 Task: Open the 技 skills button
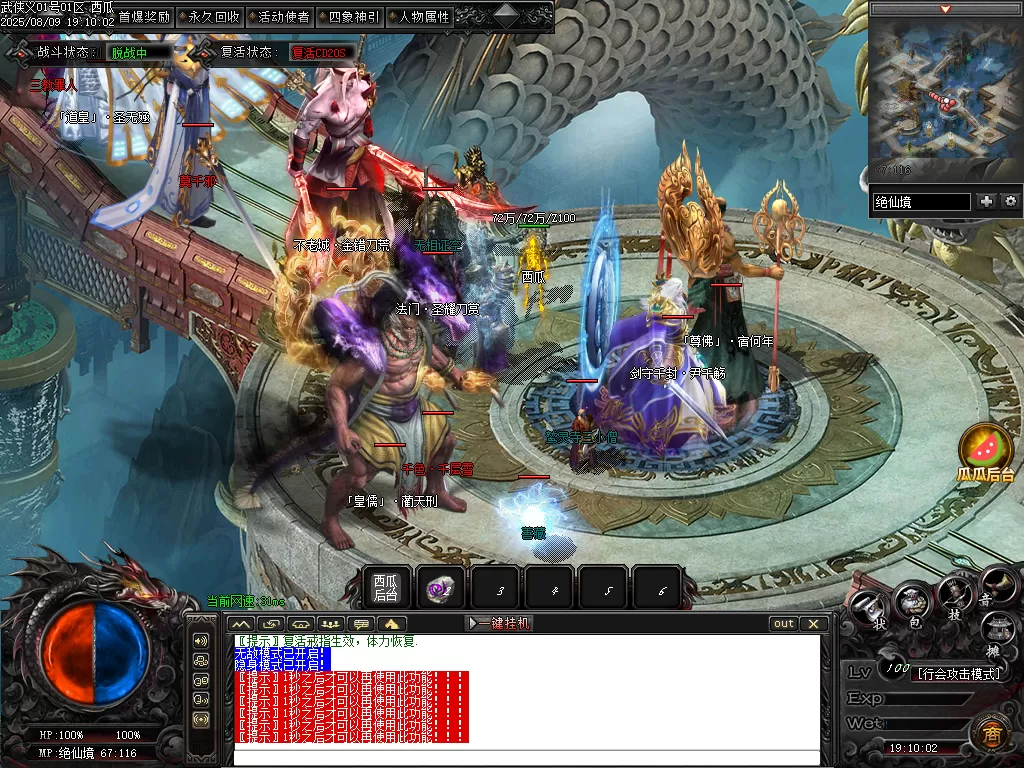[955, 597]
